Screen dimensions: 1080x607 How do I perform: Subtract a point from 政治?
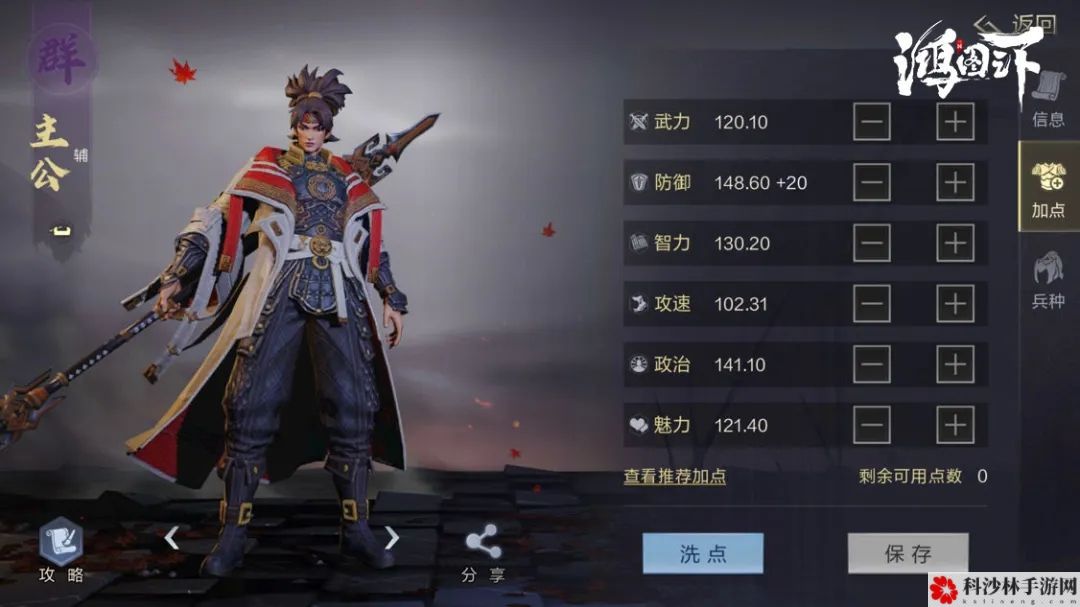[x=872, y=365]
